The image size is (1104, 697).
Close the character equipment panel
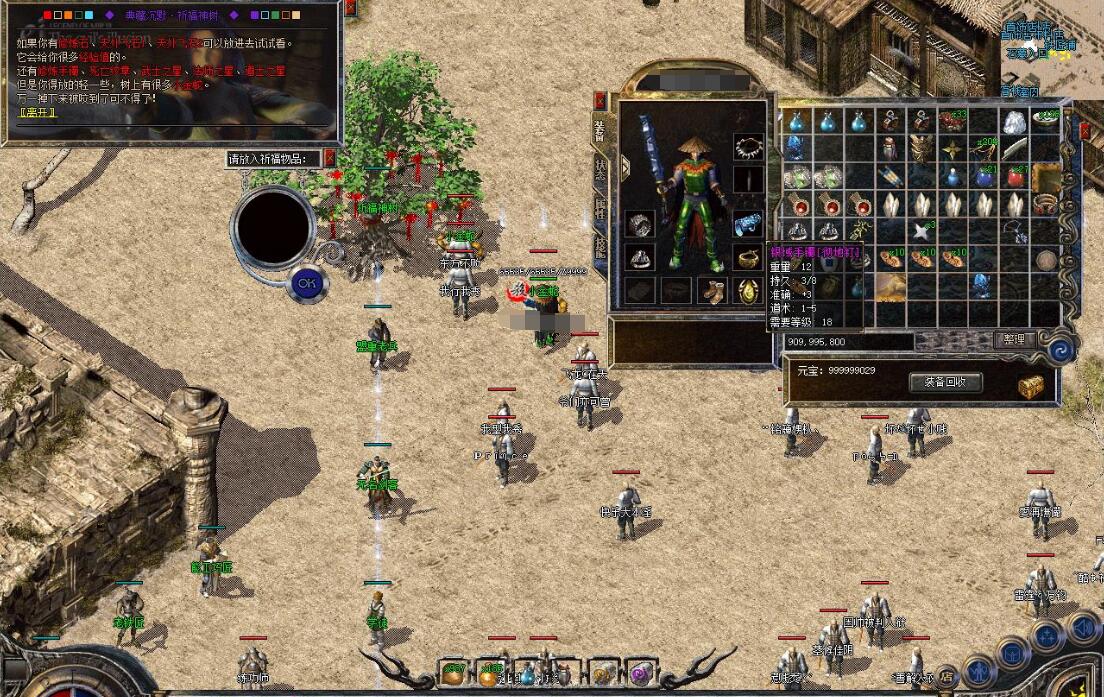pyautogui.click(x=600, y=99)
